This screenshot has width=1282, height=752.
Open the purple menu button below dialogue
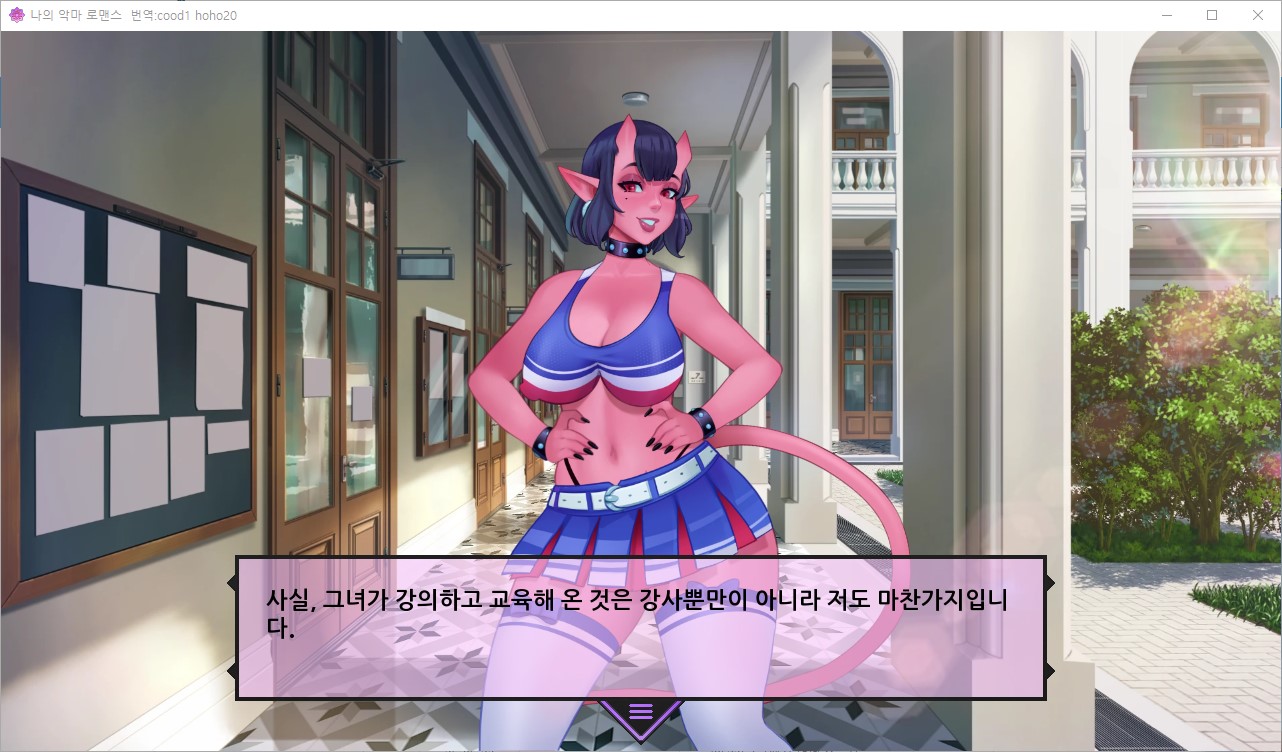pyautogui.click(x=641, y=712)
